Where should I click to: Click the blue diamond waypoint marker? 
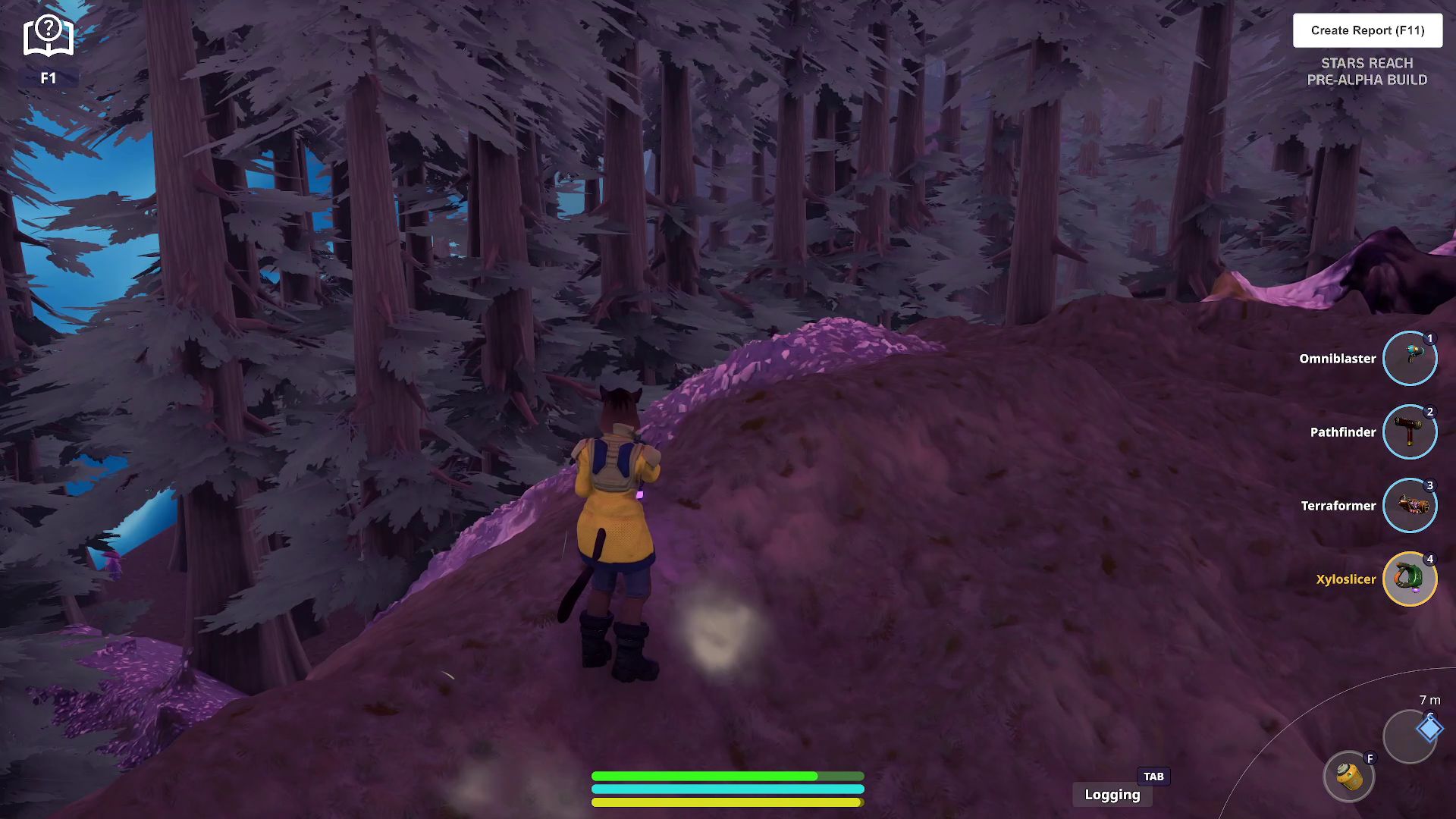pyautogui.click(x=1429, y=729)
